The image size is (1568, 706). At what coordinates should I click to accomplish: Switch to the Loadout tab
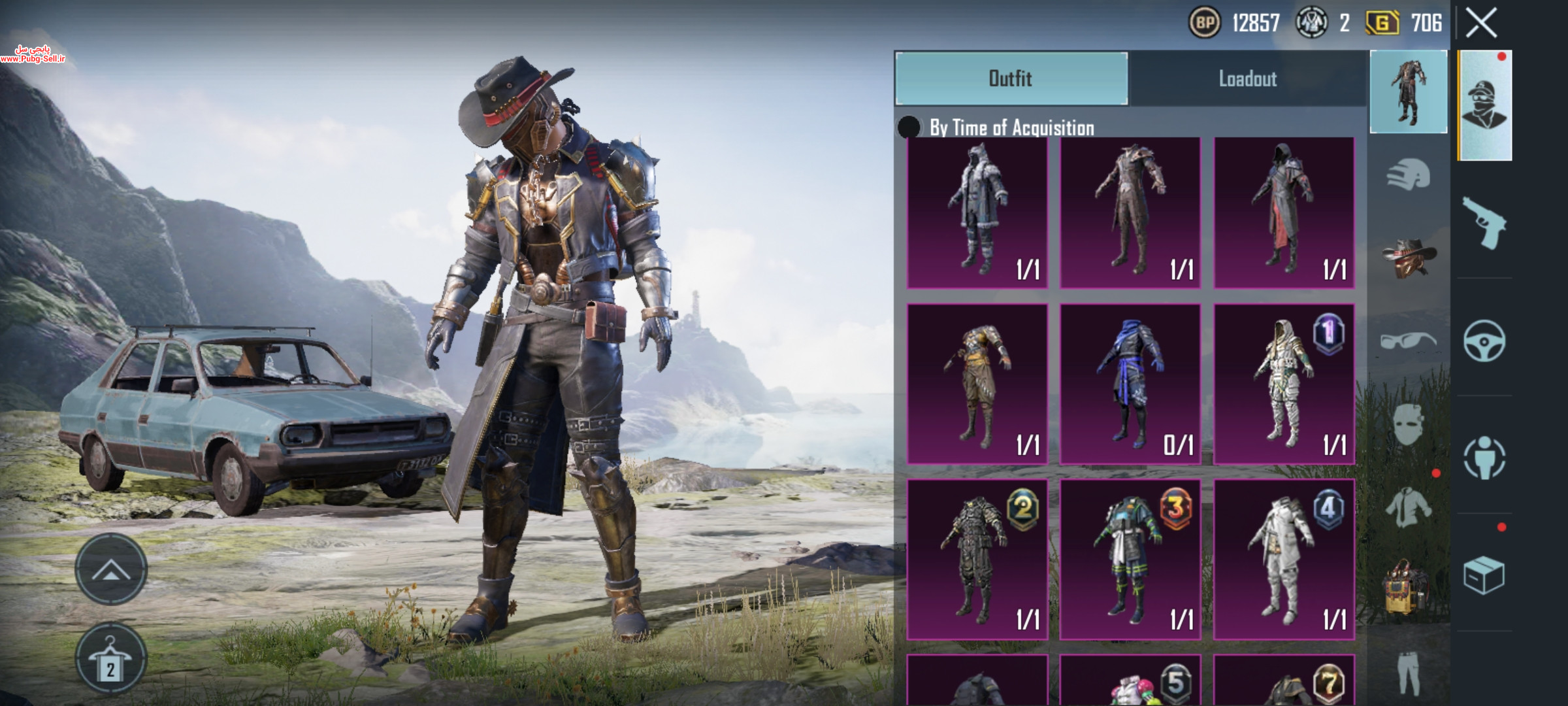[1247, 78]
